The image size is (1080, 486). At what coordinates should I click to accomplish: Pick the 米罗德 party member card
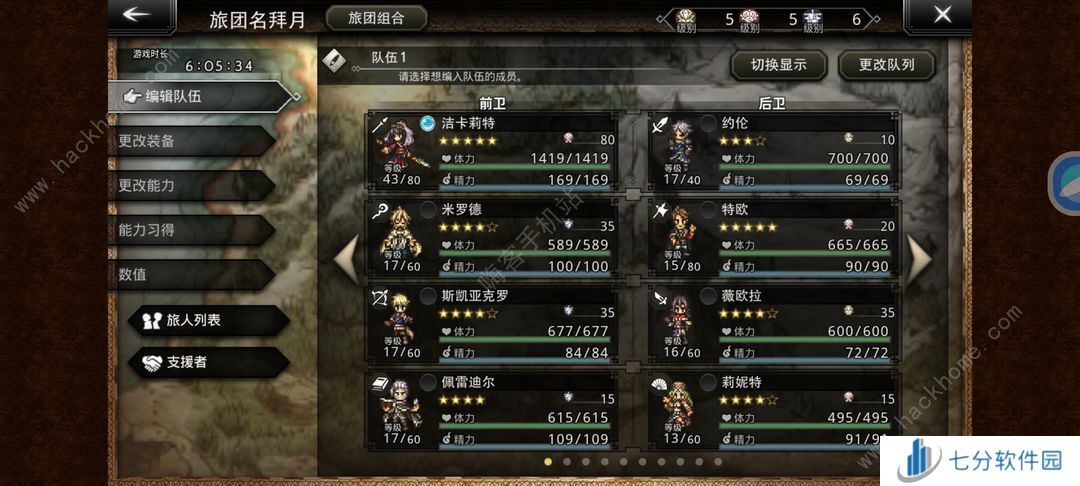495,237
